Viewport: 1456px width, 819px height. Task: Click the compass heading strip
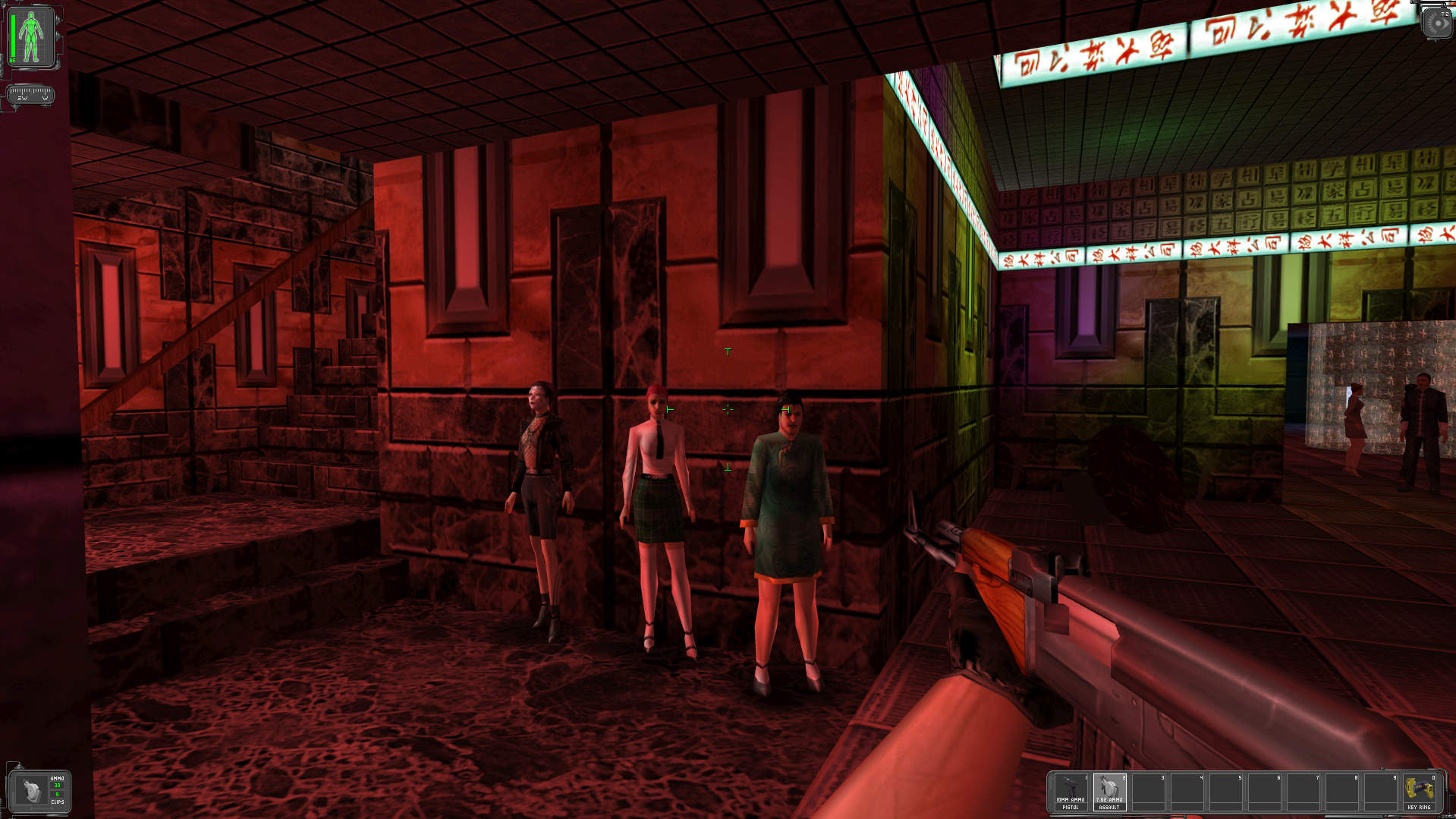30,95
